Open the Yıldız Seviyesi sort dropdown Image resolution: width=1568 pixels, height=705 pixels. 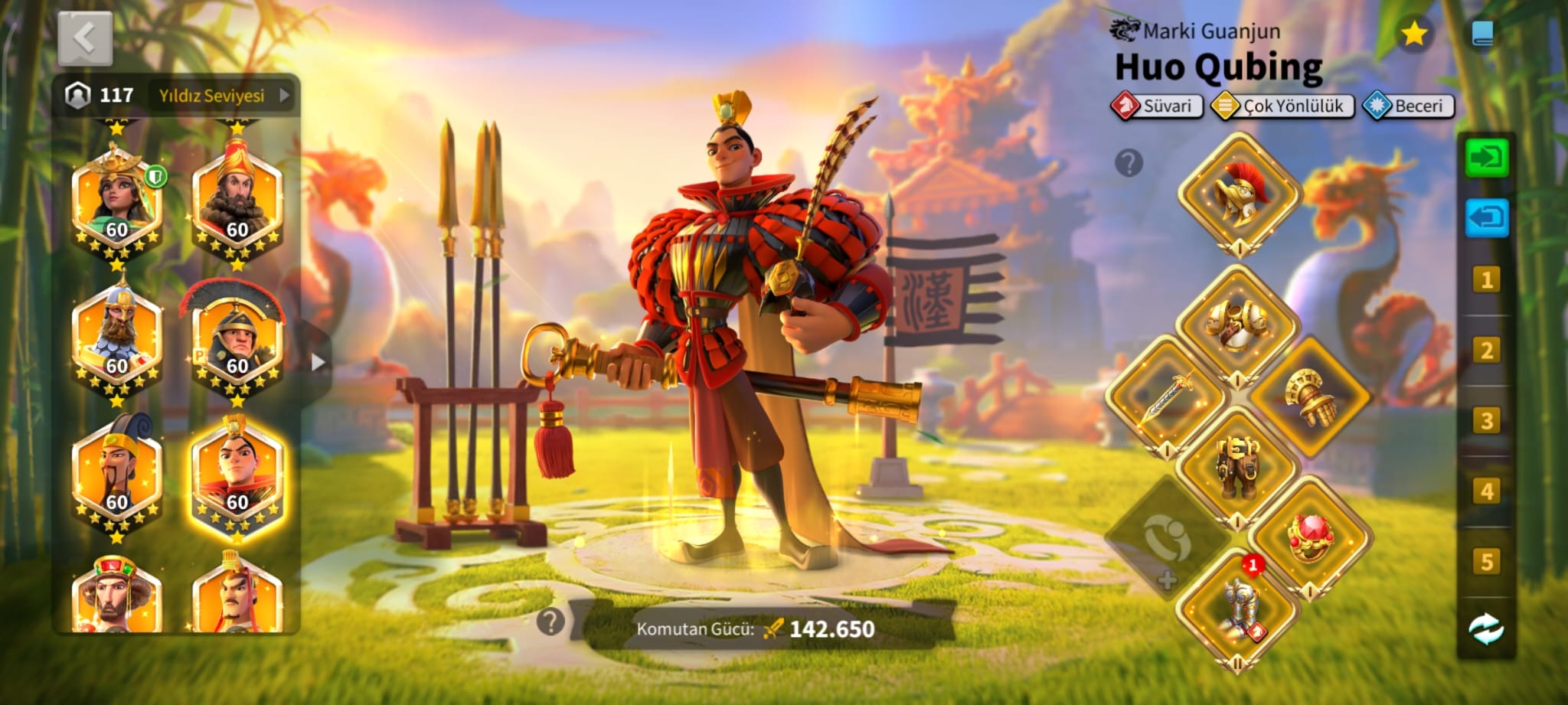(x=222, y=96)
